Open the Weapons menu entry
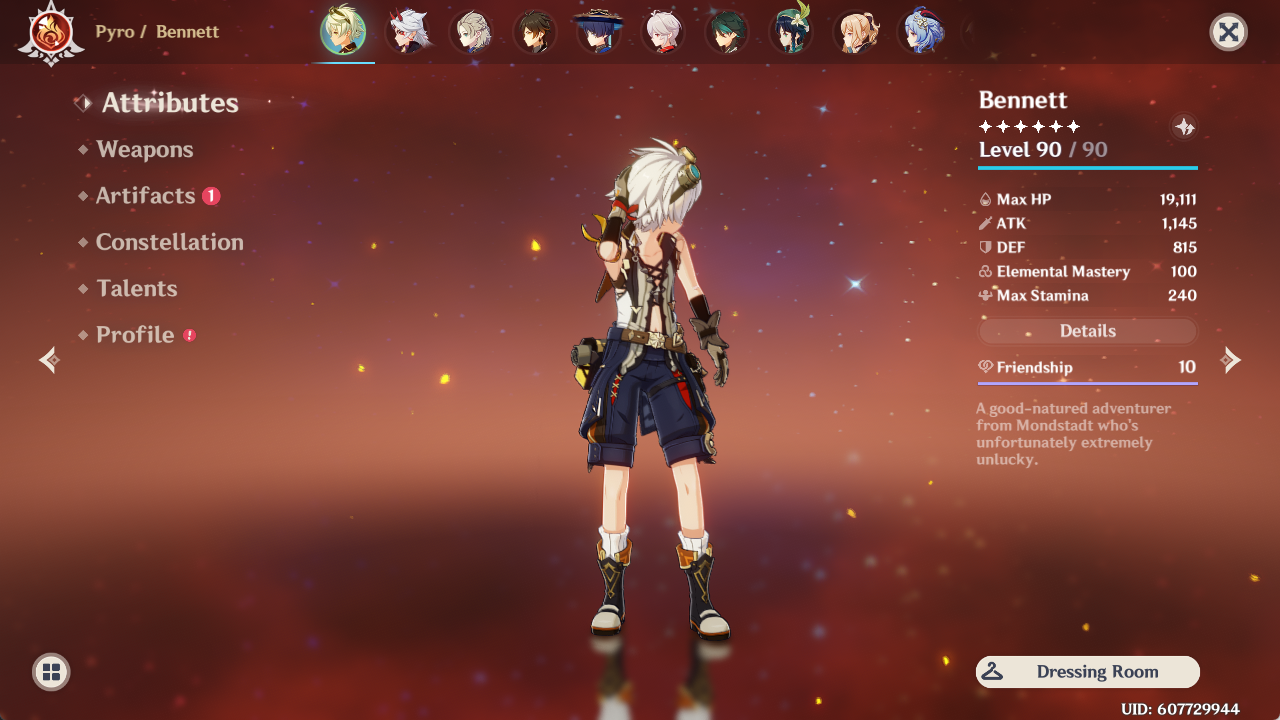Screen dimensions: 1280x720 coord(144,150)
